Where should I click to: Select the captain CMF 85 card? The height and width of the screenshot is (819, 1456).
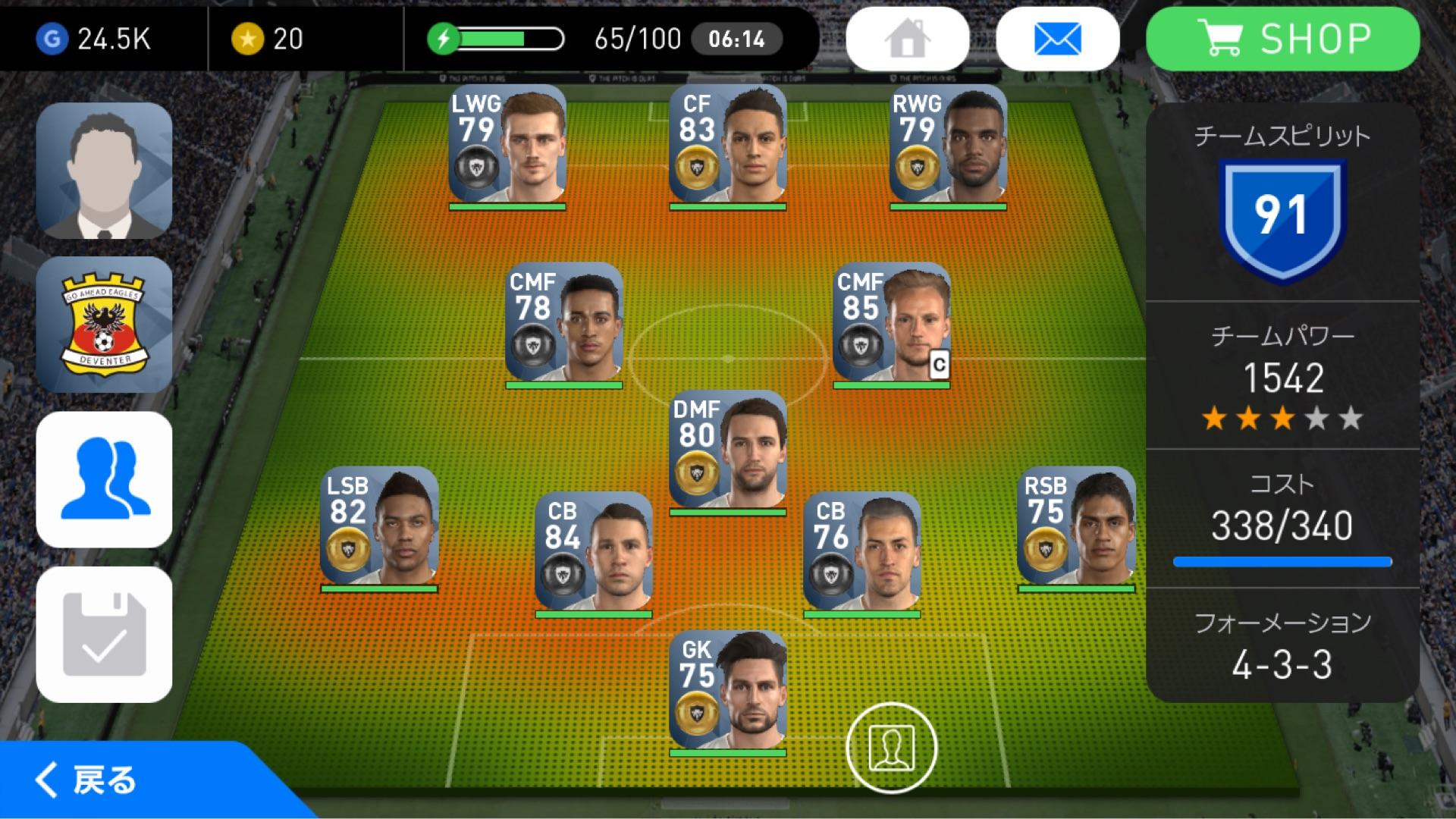pos(891,323)
